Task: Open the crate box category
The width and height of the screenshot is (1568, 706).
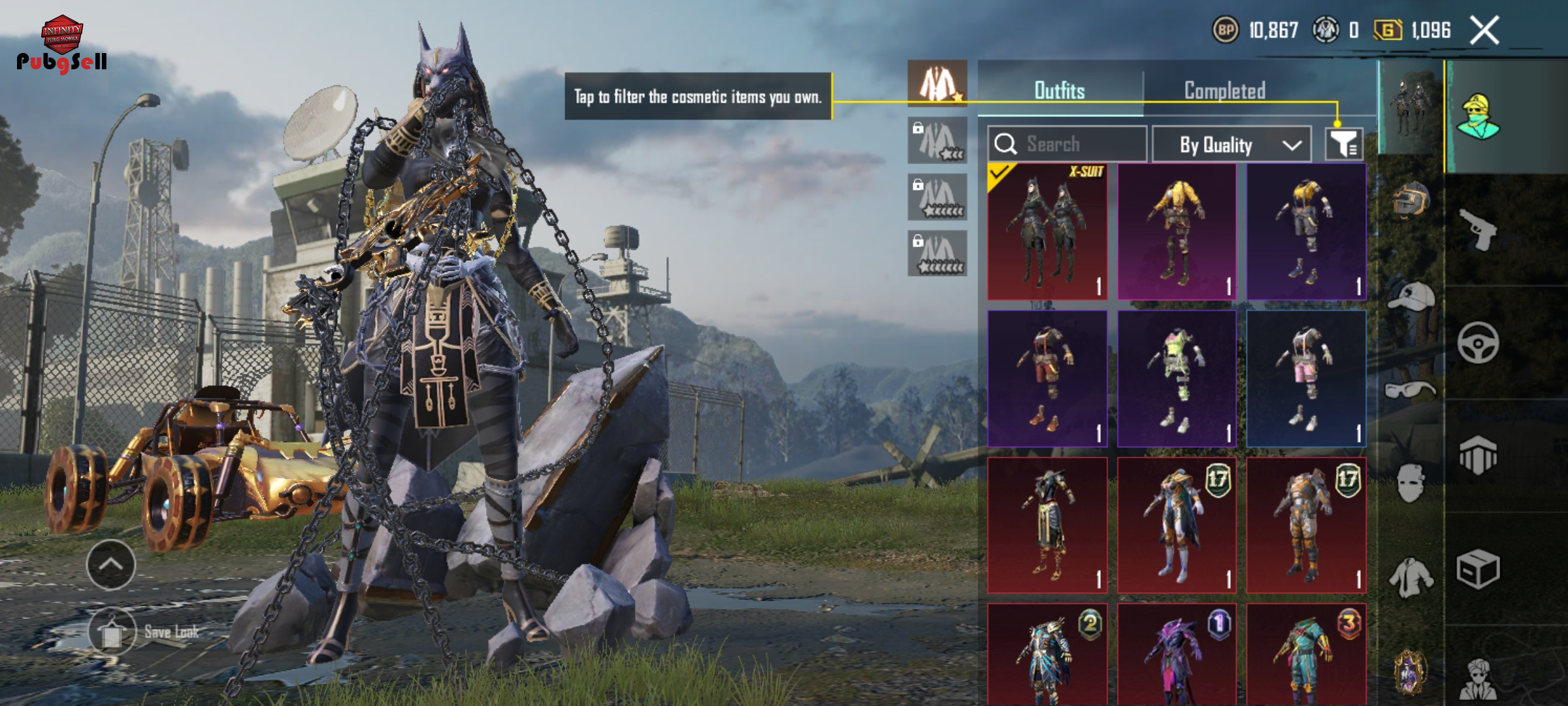Action: point(1478,569)
